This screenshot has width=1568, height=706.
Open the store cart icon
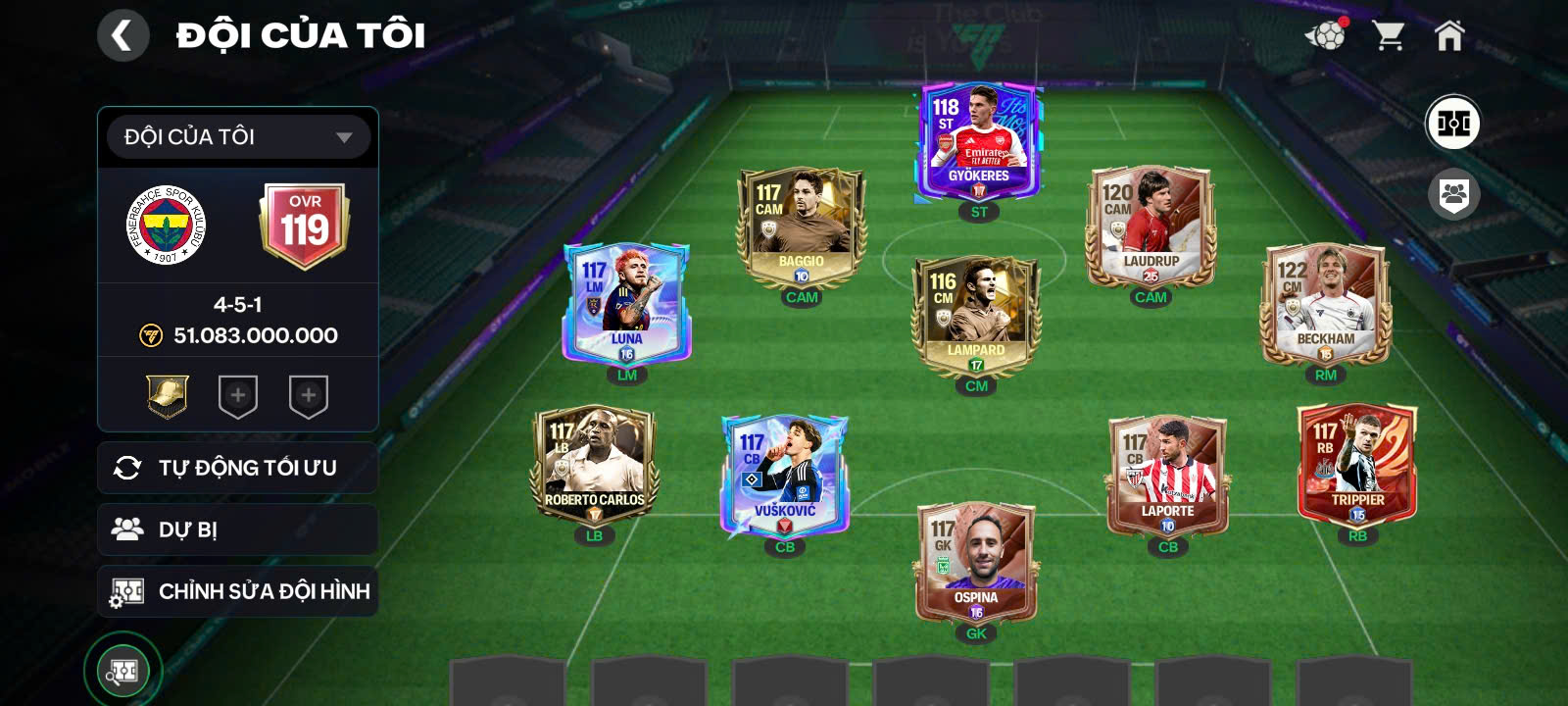point(1391,34)
